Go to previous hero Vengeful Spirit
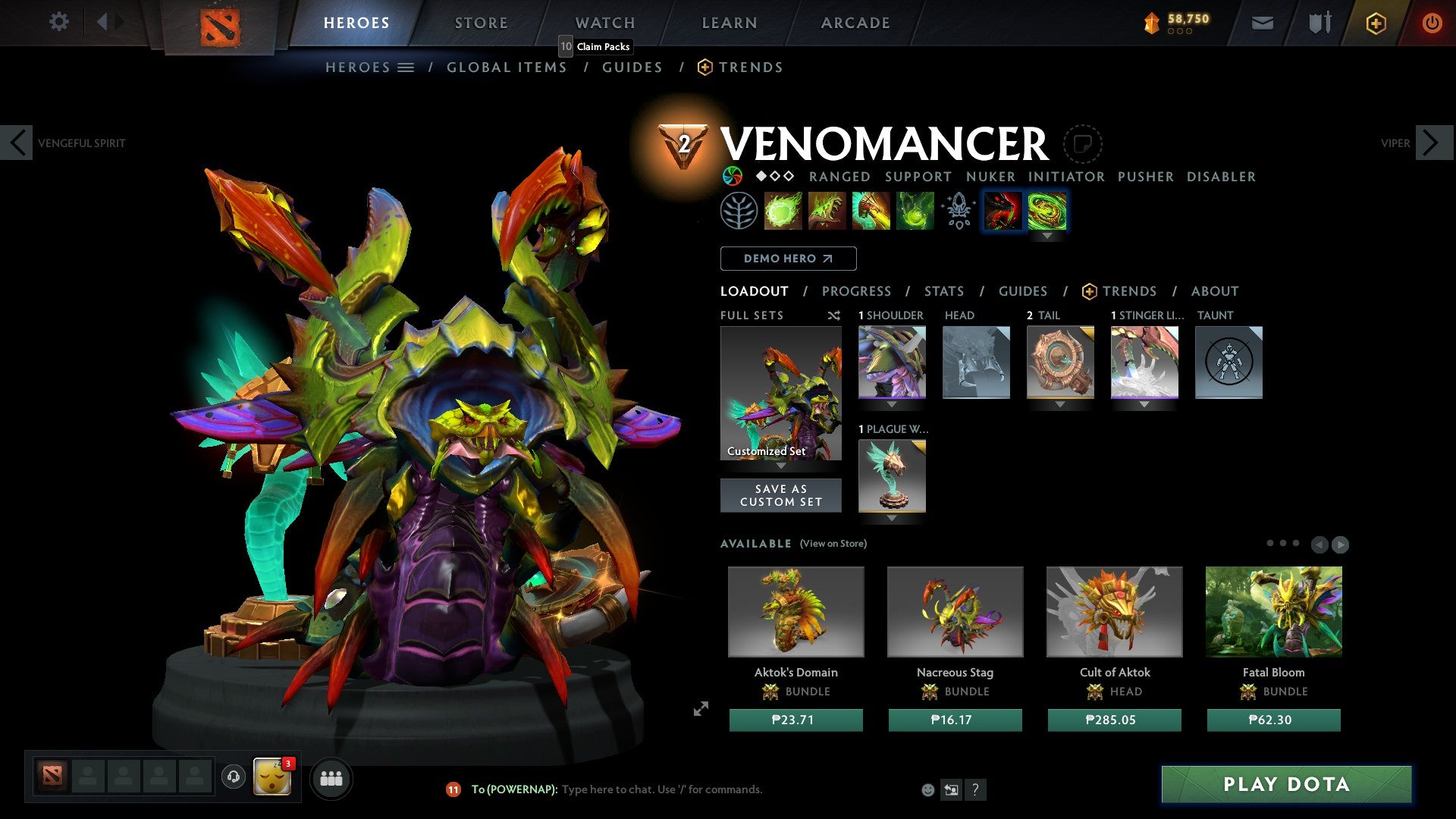The width and height of the screenshot is (1456, 819). (x=17, y=143)
